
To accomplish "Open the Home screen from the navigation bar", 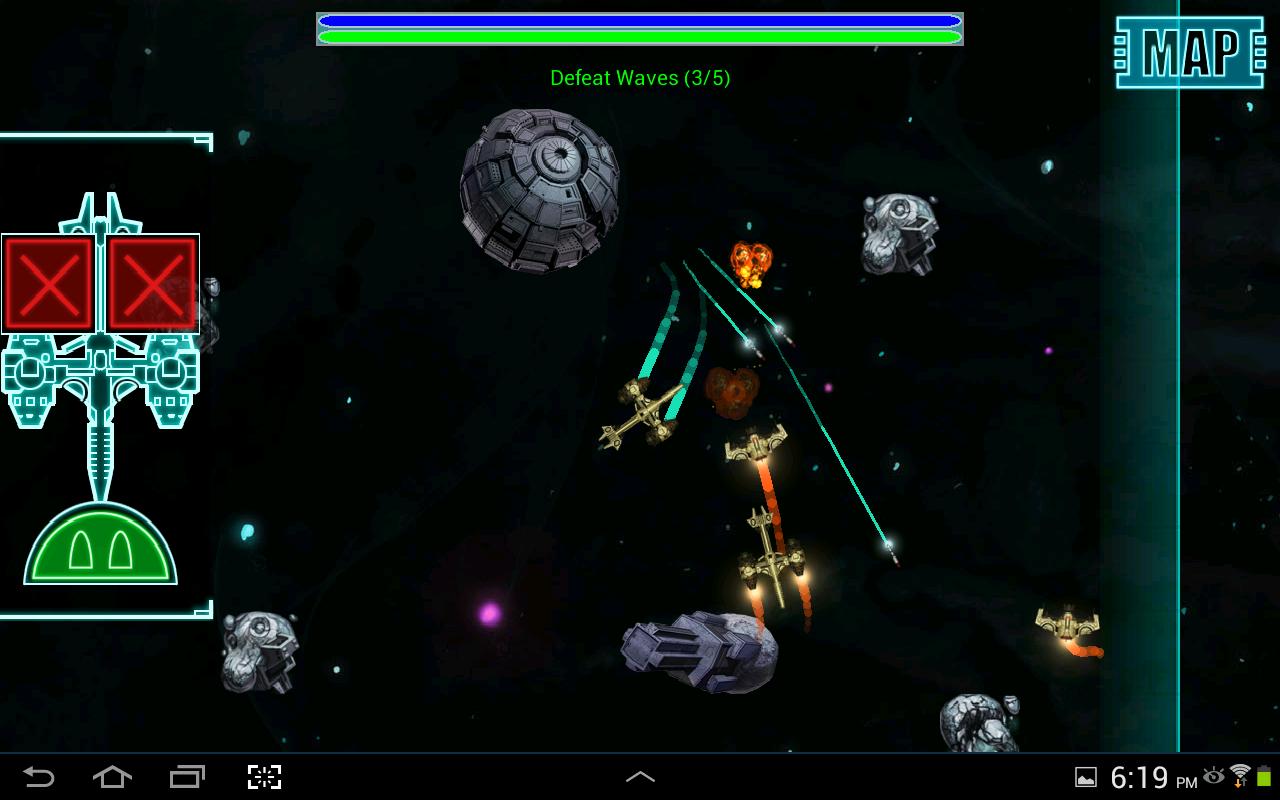I will coord(112,775).
